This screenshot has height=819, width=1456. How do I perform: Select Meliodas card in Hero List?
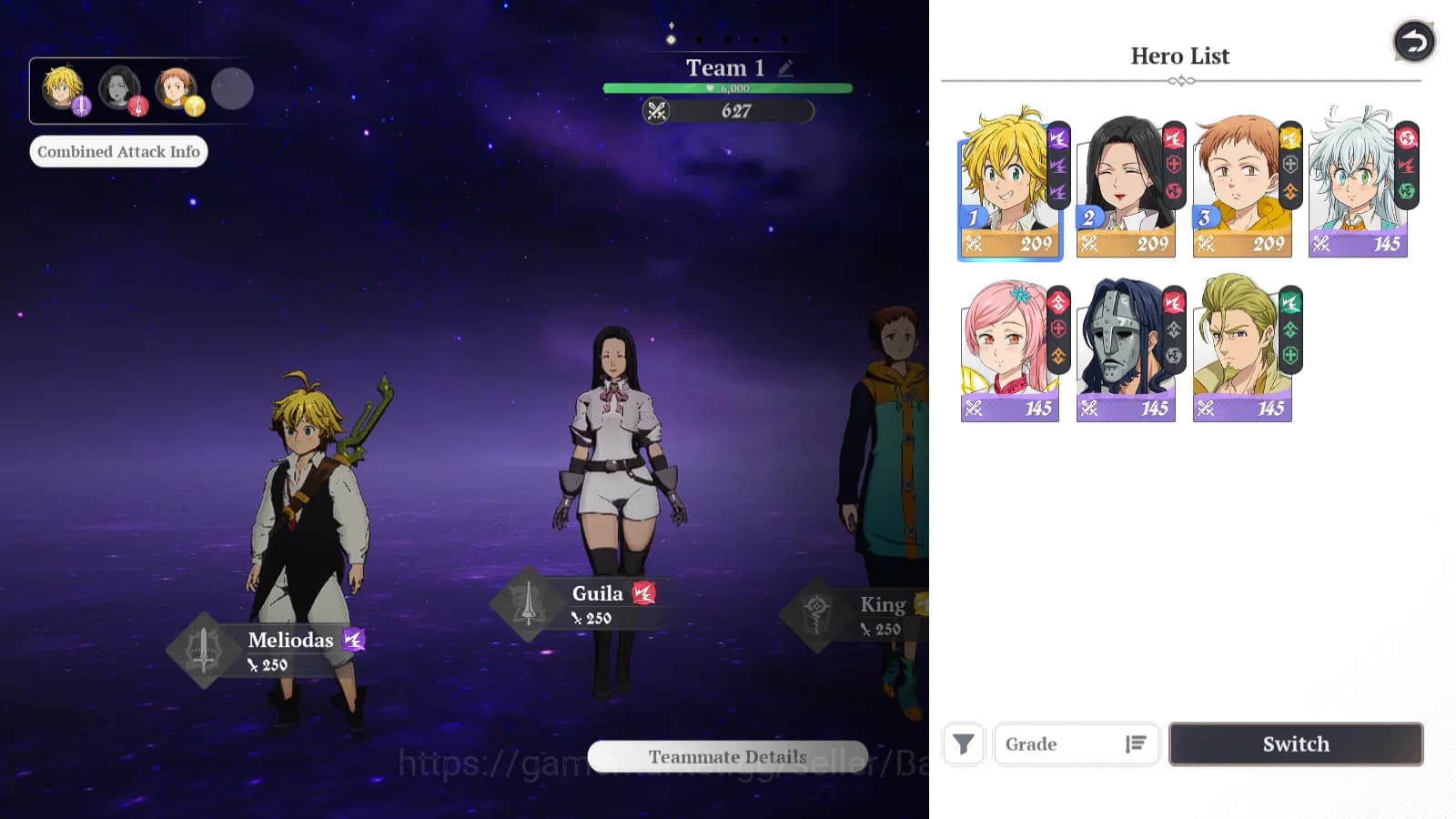[1008, 187]
